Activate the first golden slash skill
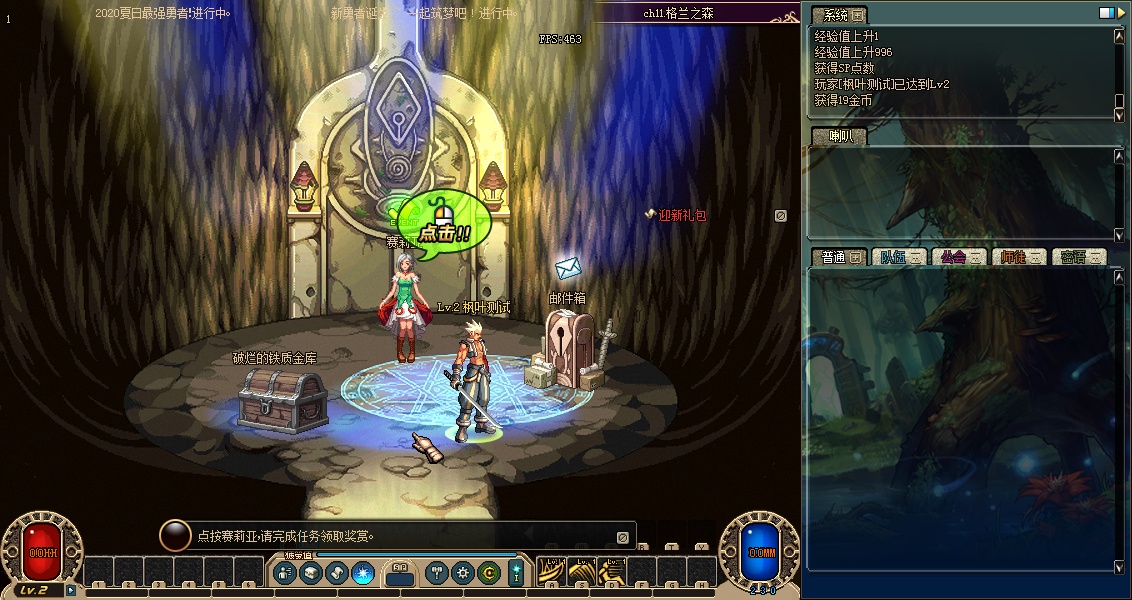 click(x=551, y=572)
